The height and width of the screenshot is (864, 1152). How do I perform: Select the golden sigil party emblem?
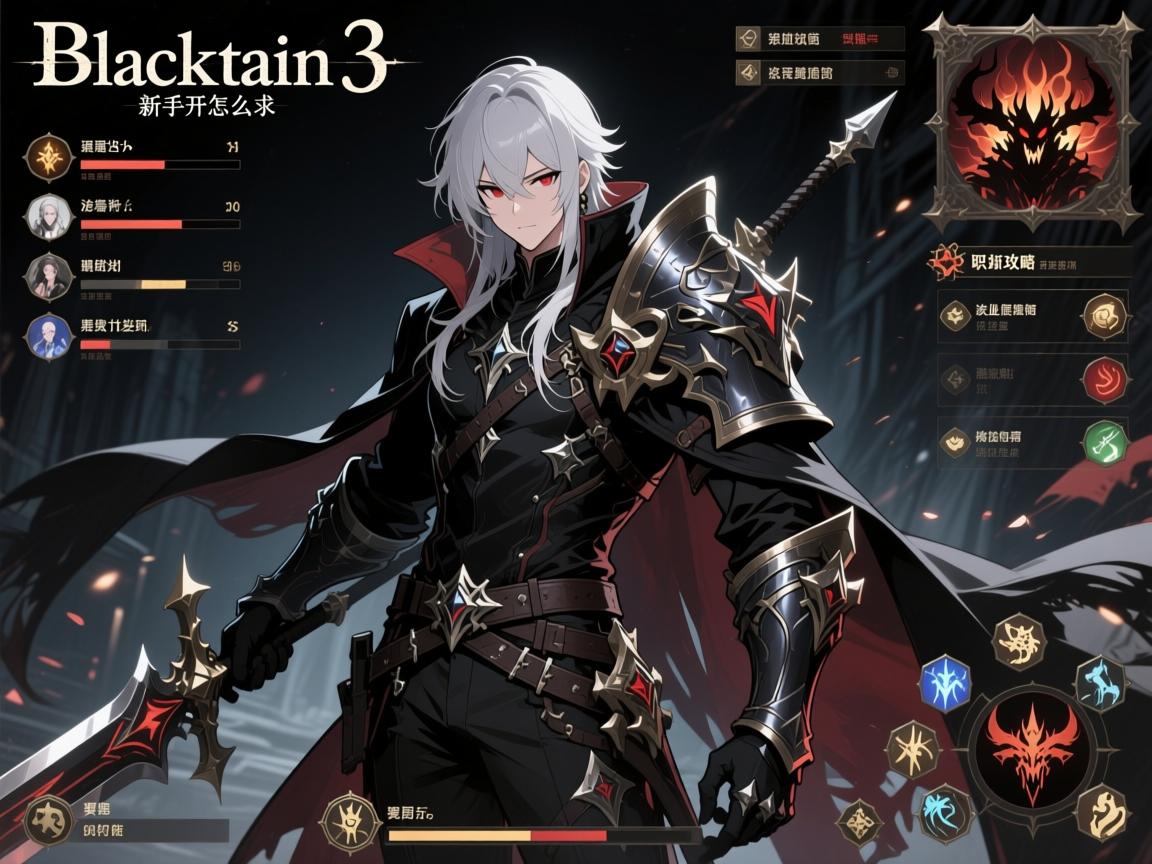49,156
